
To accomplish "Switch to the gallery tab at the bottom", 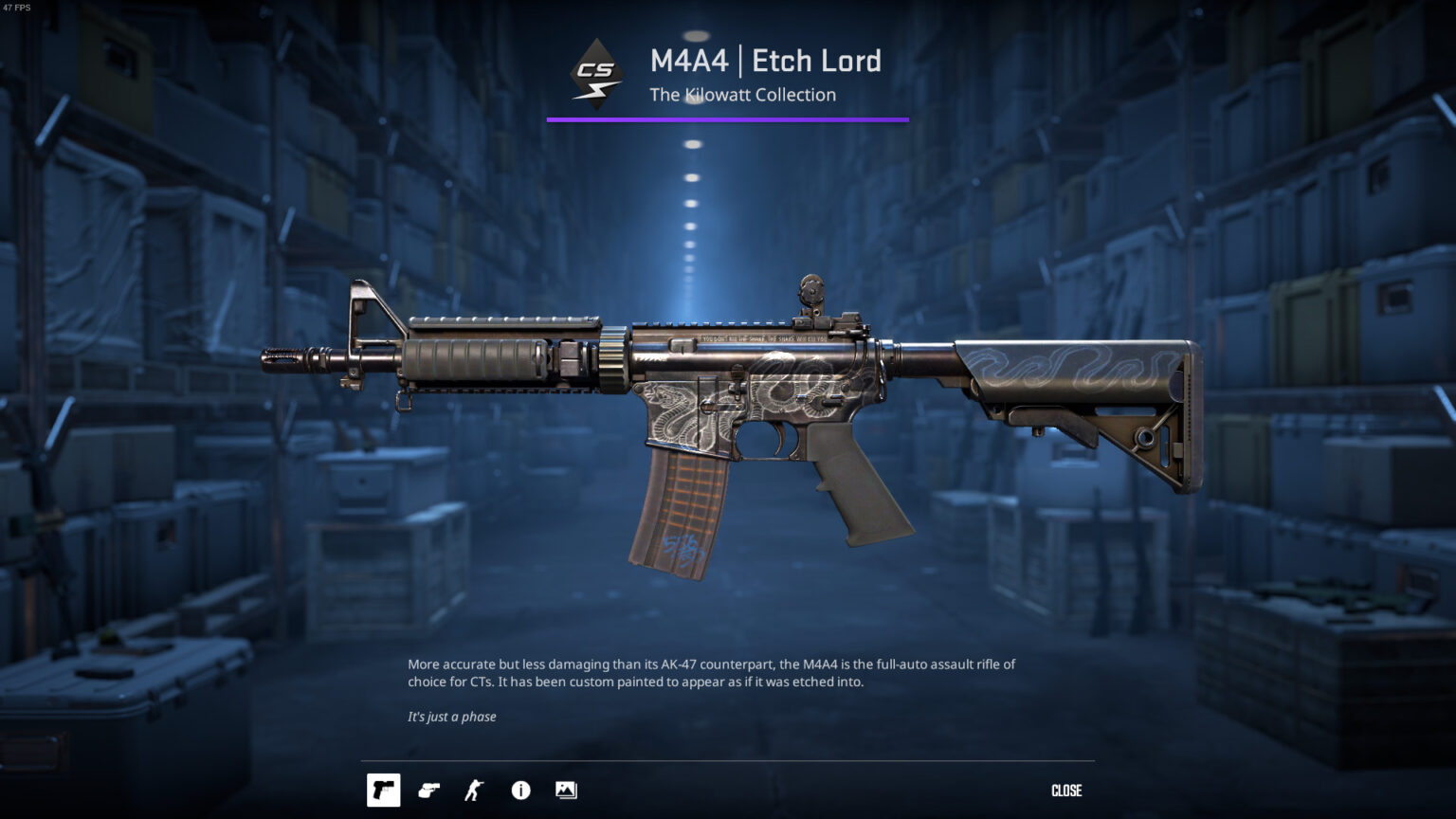I will (x=566, y=790).
